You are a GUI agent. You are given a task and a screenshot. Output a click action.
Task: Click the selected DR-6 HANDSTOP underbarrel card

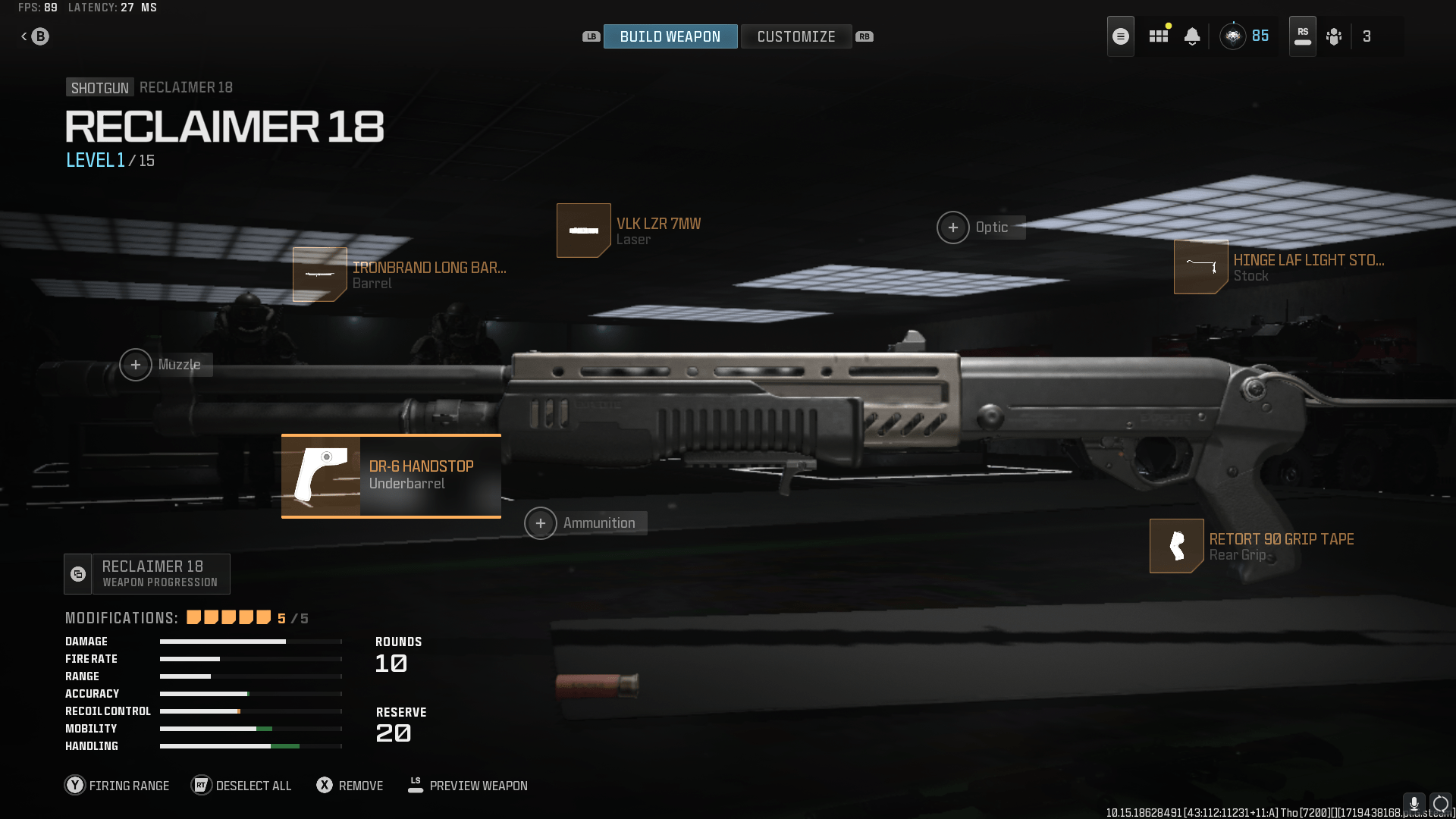(391, 475)
